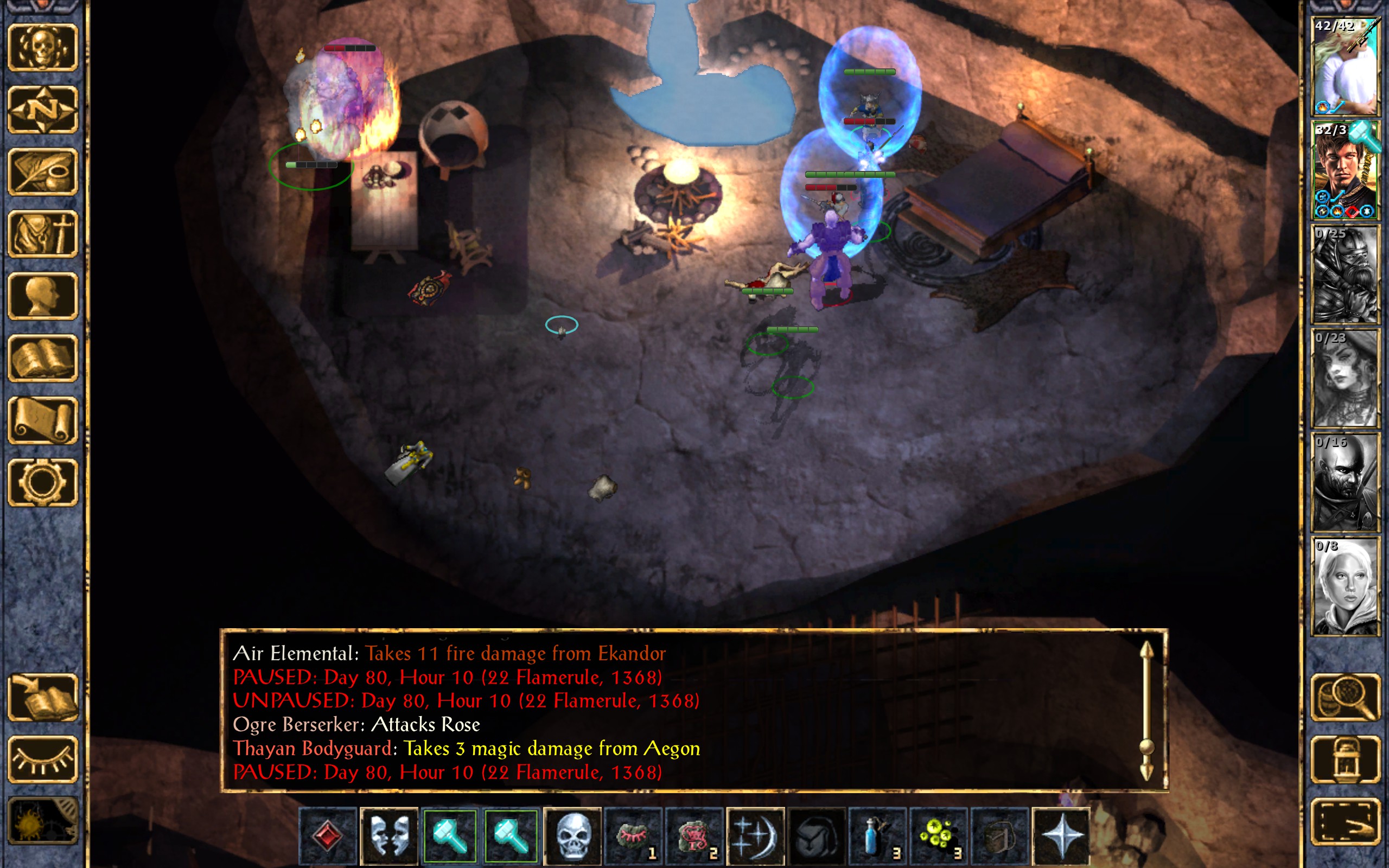Select the dead dwarf portrait showing 0/25
This screenshot has height=868, width=1389.
(1345, 274)
